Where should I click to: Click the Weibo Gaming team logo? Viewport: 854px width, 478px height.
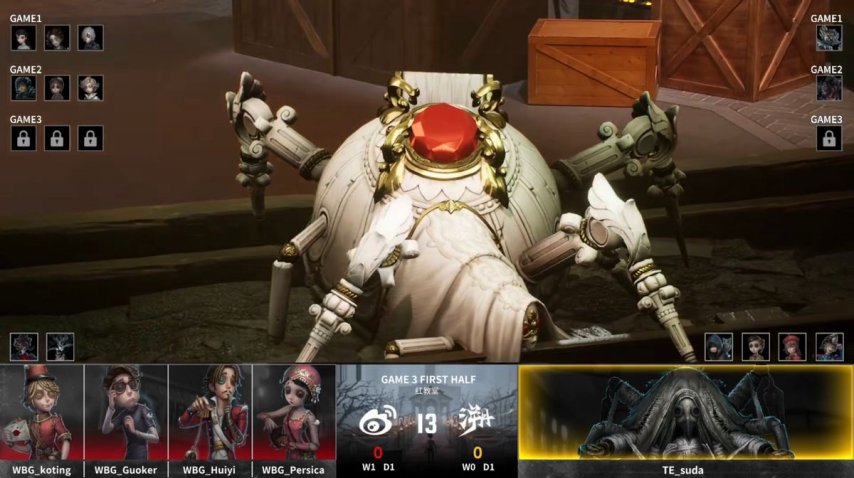coord(377,422)
